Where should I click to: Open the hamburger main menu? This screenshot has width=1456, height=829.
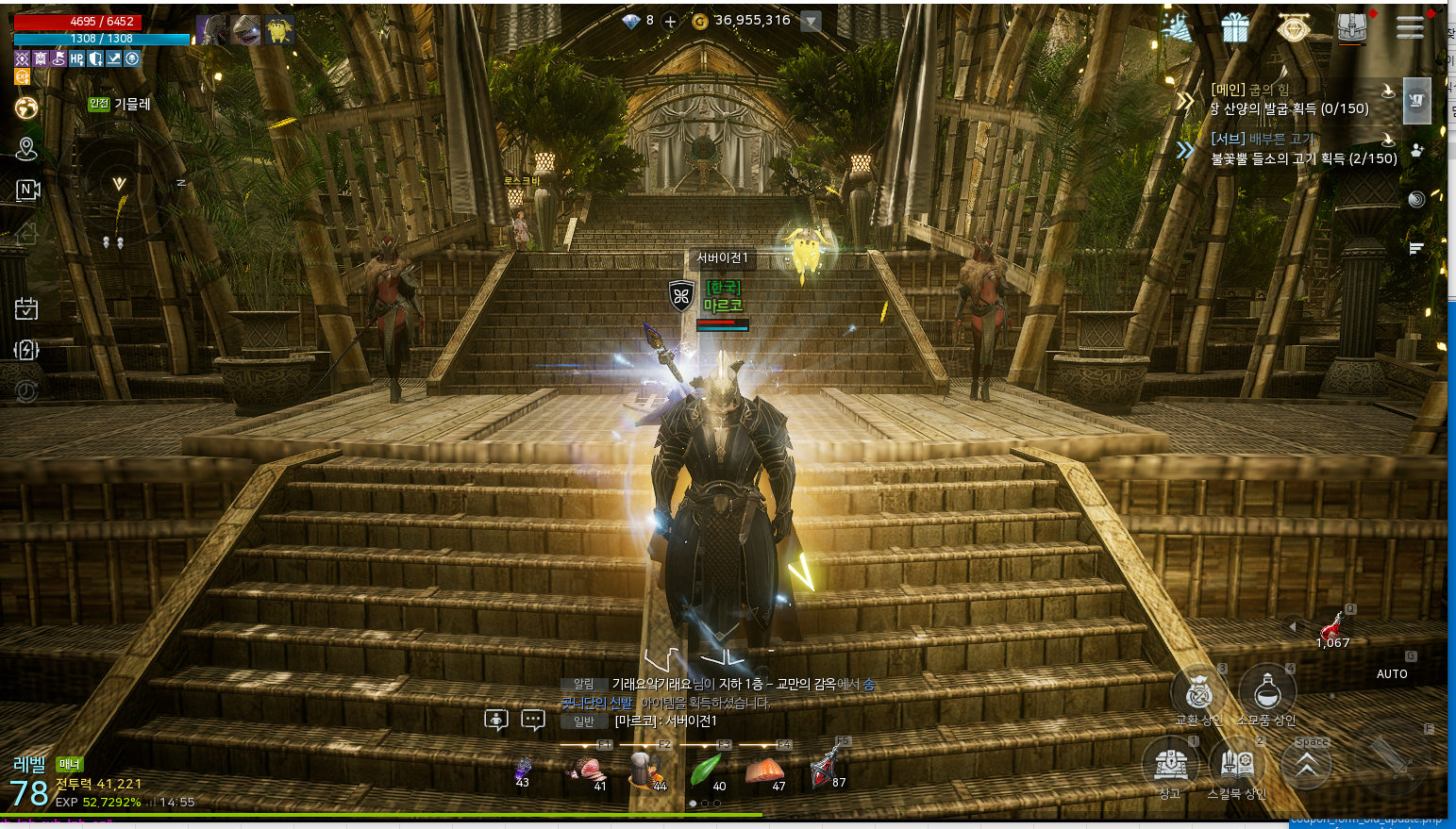1410,28
